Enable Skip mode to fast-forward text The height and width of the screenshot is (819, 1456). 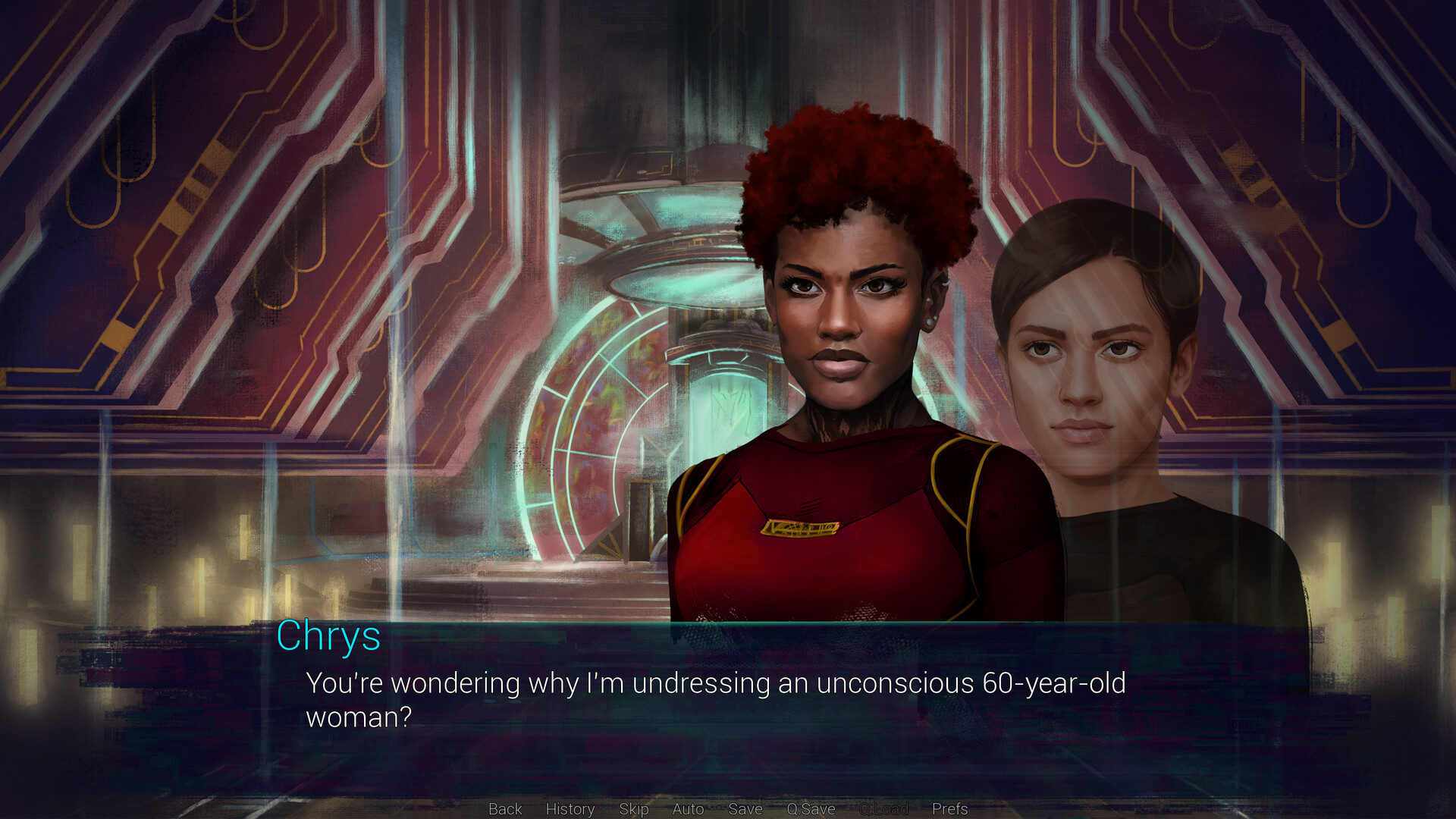634,809
